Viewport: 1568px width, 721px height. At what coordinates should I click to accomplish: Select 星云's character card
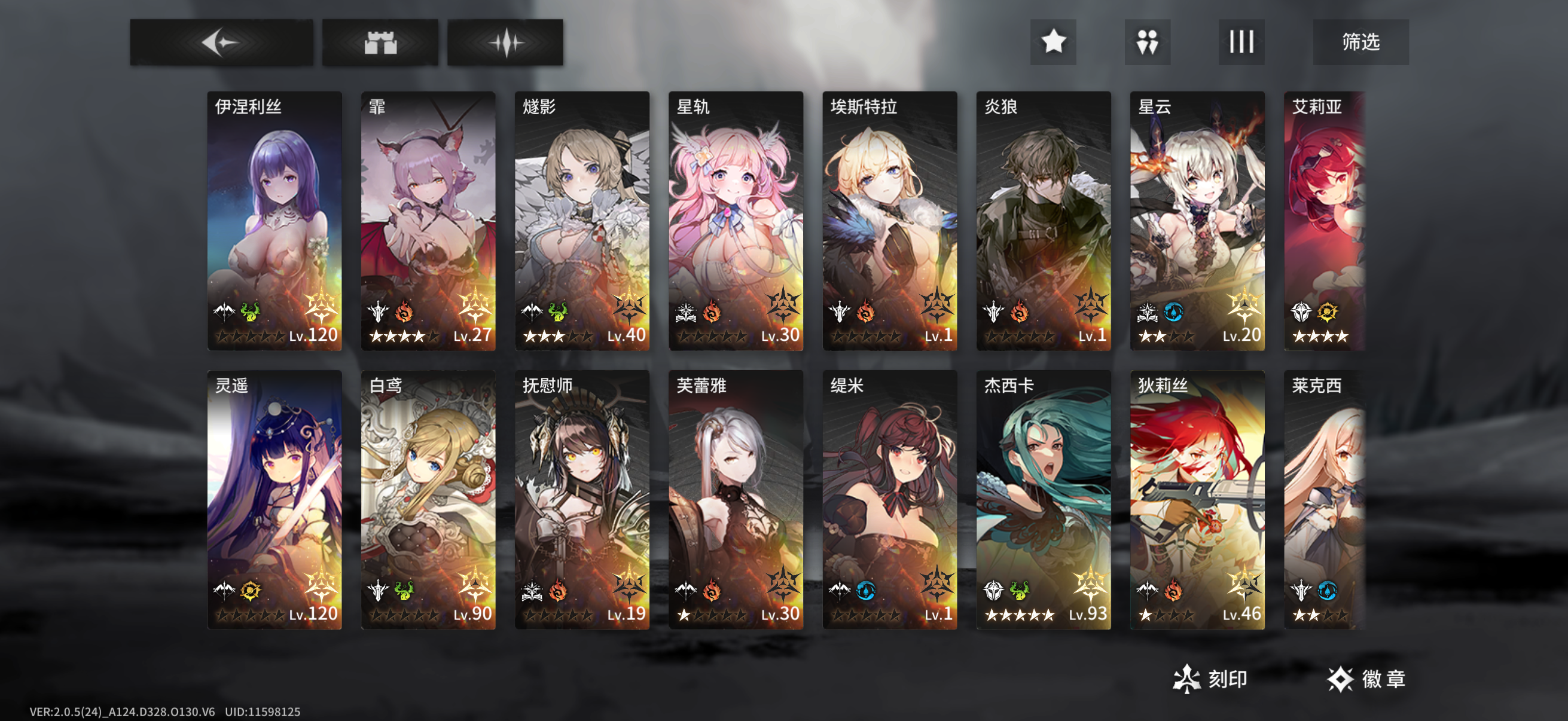pyautogui.click(x=1197, y=219)
